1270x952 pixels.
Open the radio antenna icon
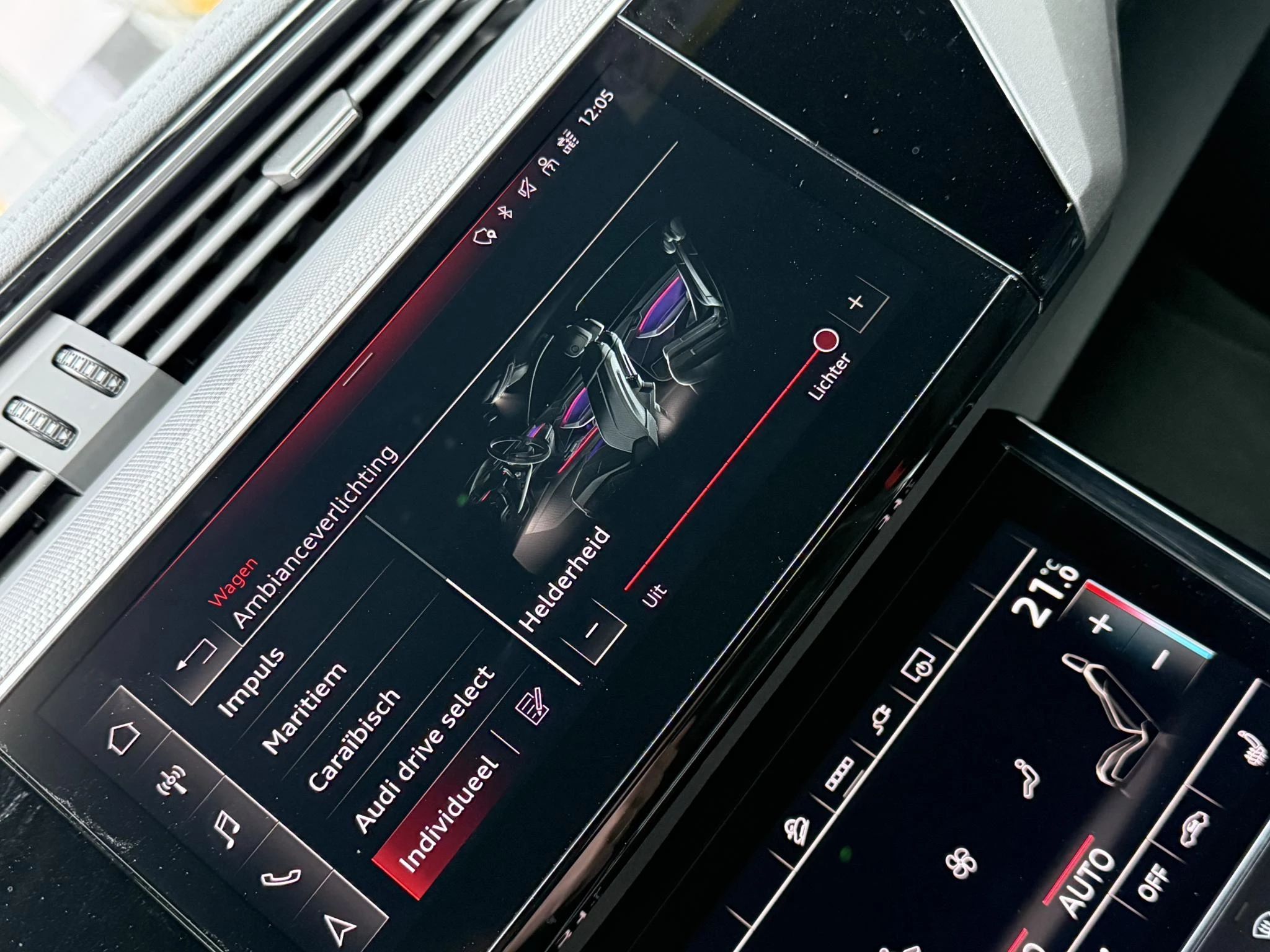point(172,781)
